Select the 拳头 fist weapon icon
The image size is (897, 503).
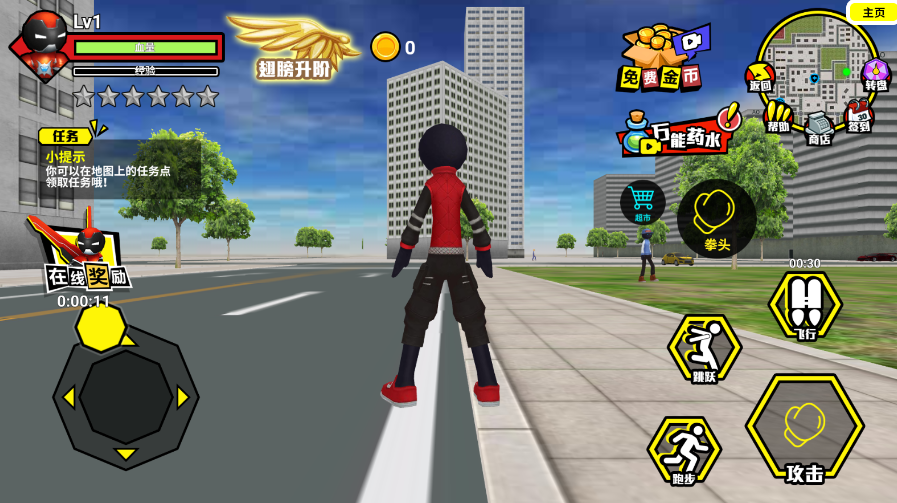click(716, 217)
